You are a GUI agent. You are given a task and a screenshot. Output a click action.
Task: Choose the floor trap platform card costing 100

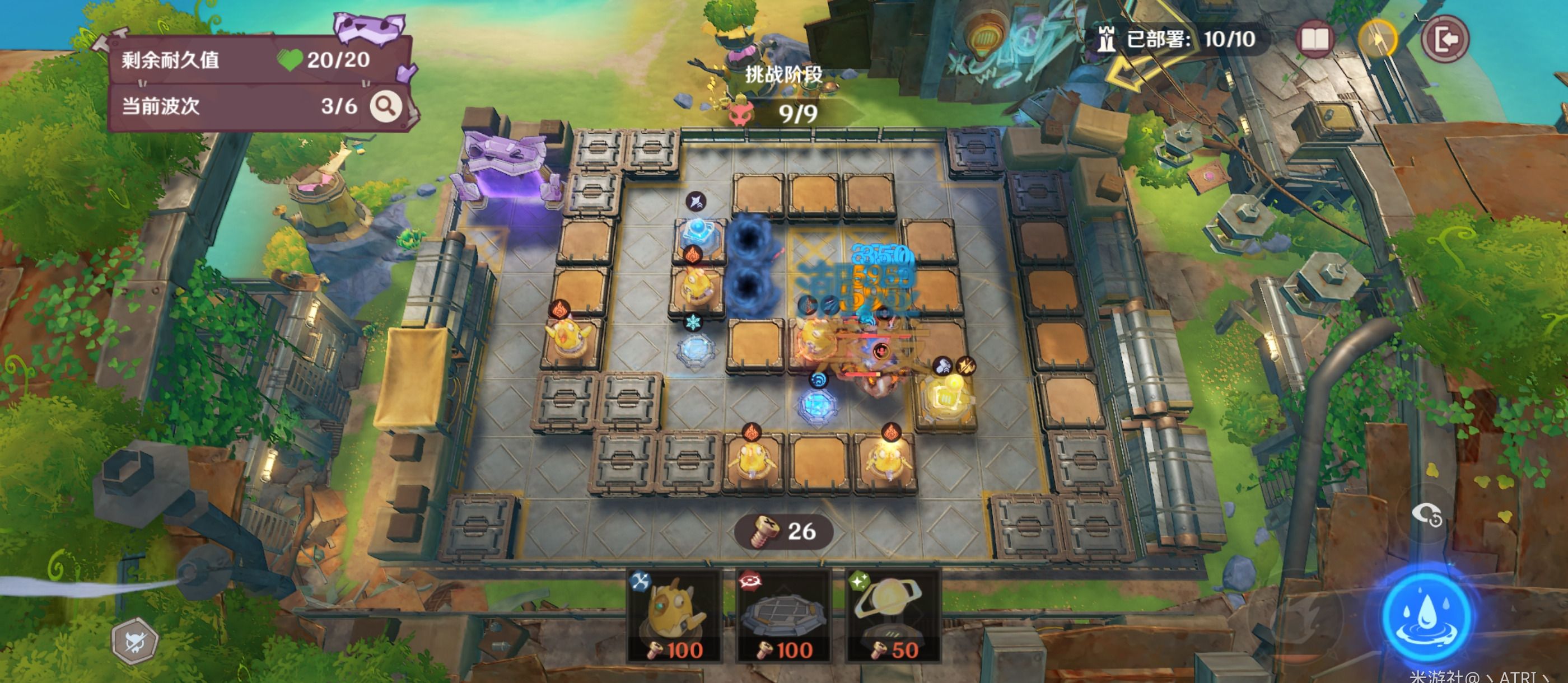coord(783,616)
